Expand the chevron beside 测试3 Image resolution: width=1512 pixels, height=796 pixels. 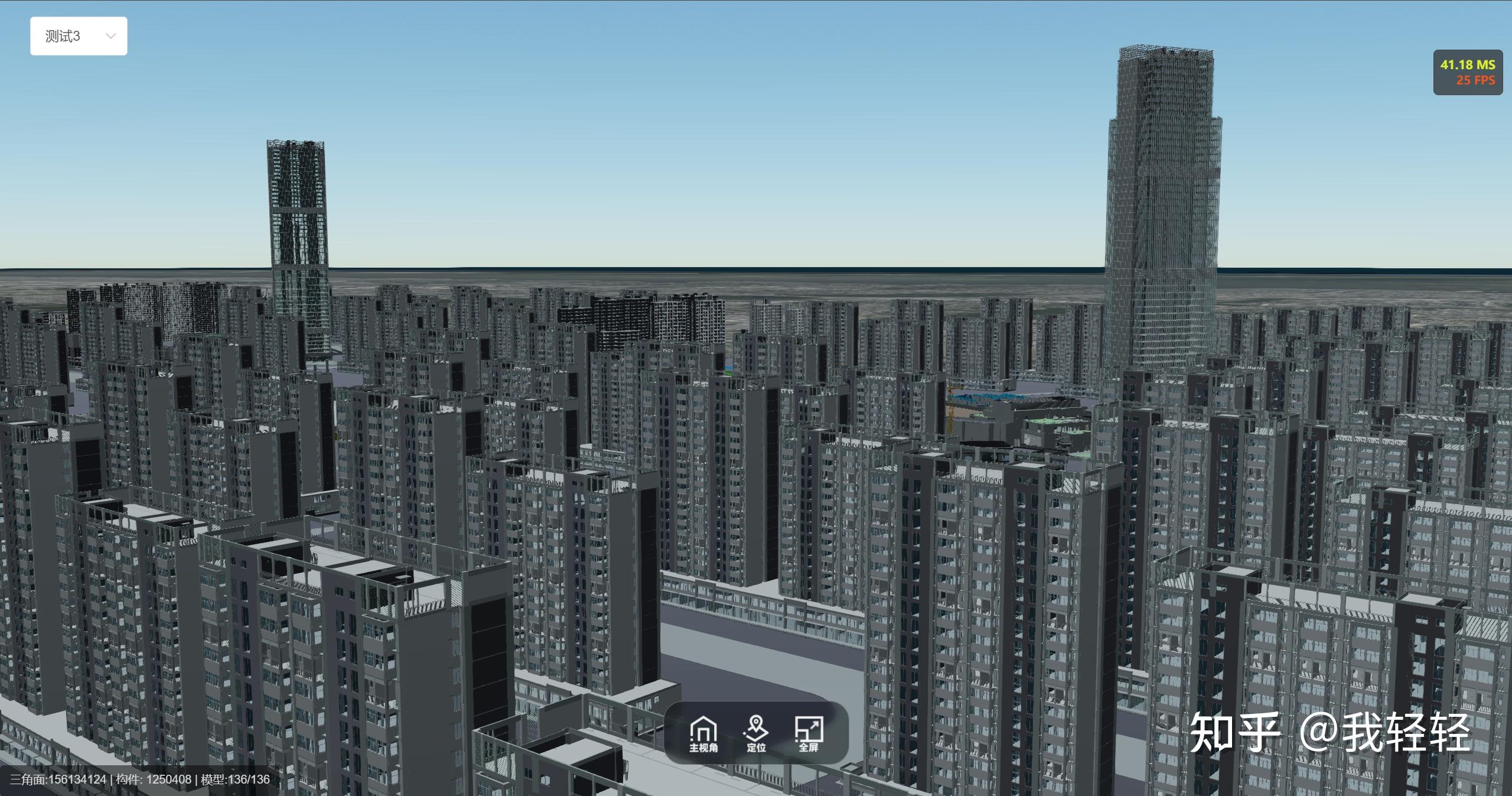tap(110, 35)
